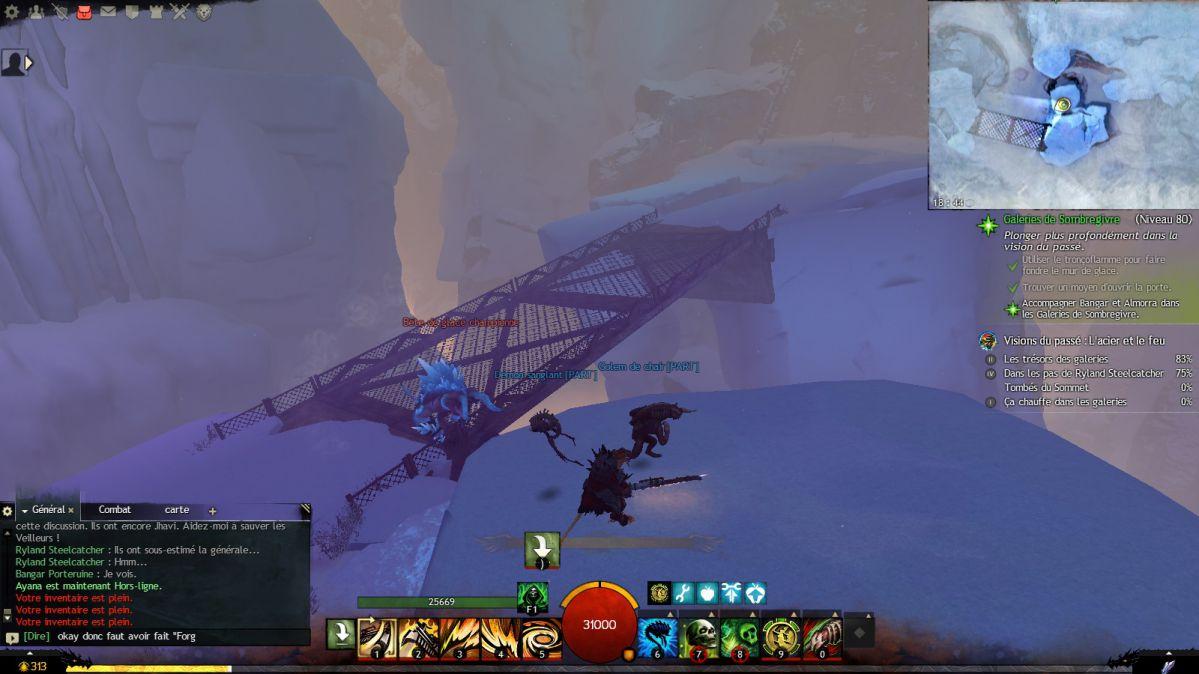Use the blue healing skill in slot 6
The image size is (1199, 674).
[657, 635]
